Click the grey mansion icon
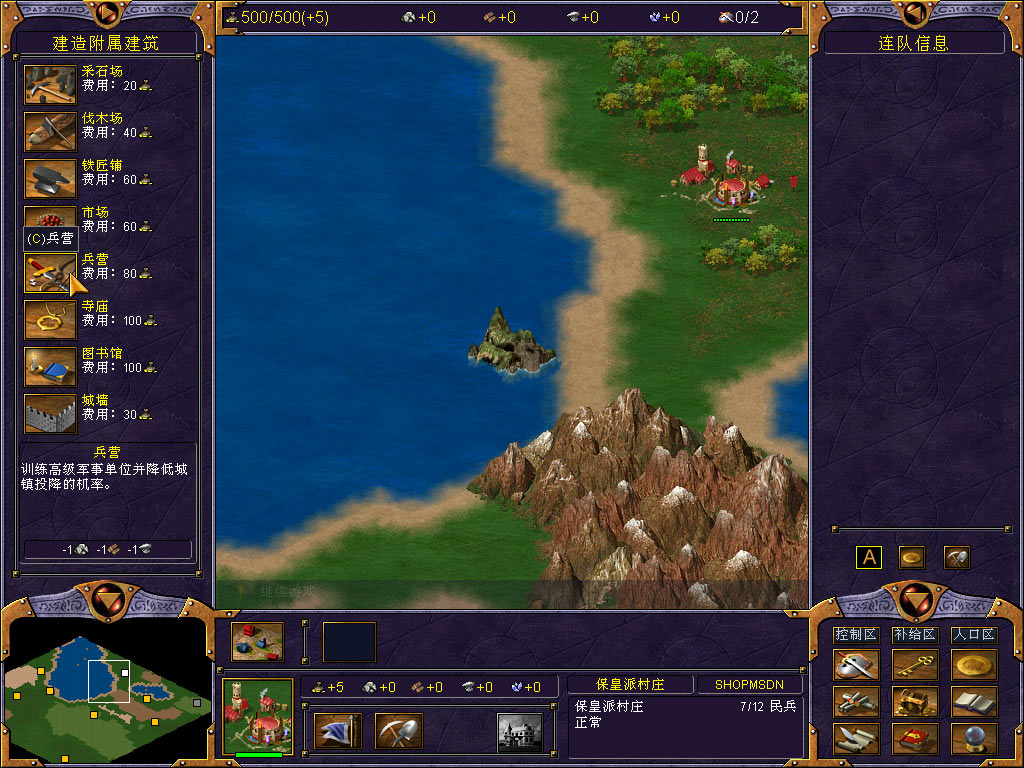 (520, 731)
